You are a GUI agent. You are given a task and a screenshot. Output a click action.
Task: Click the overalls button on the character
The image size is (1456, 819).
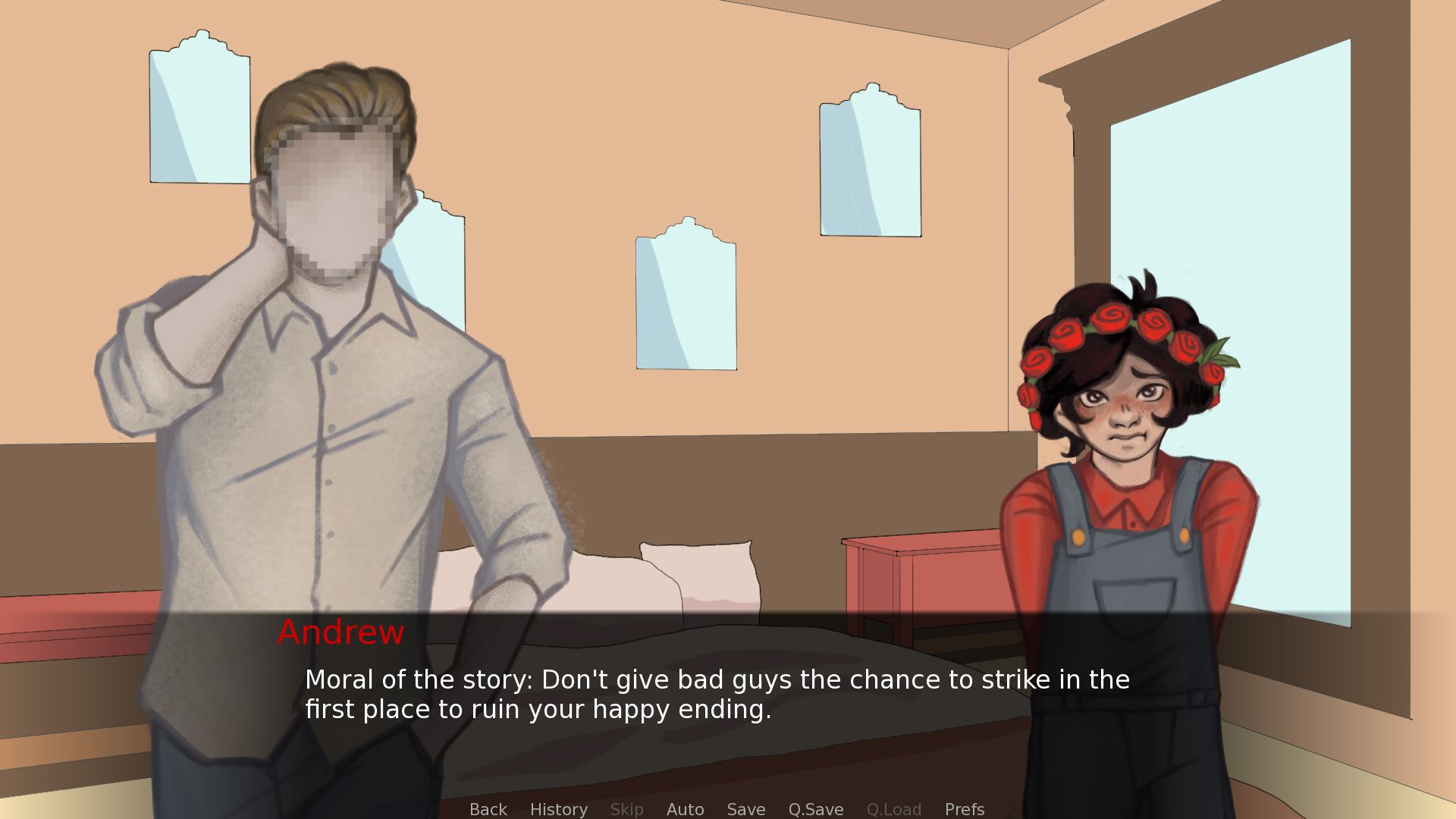pyautogui.click(x=1077, y=536)
